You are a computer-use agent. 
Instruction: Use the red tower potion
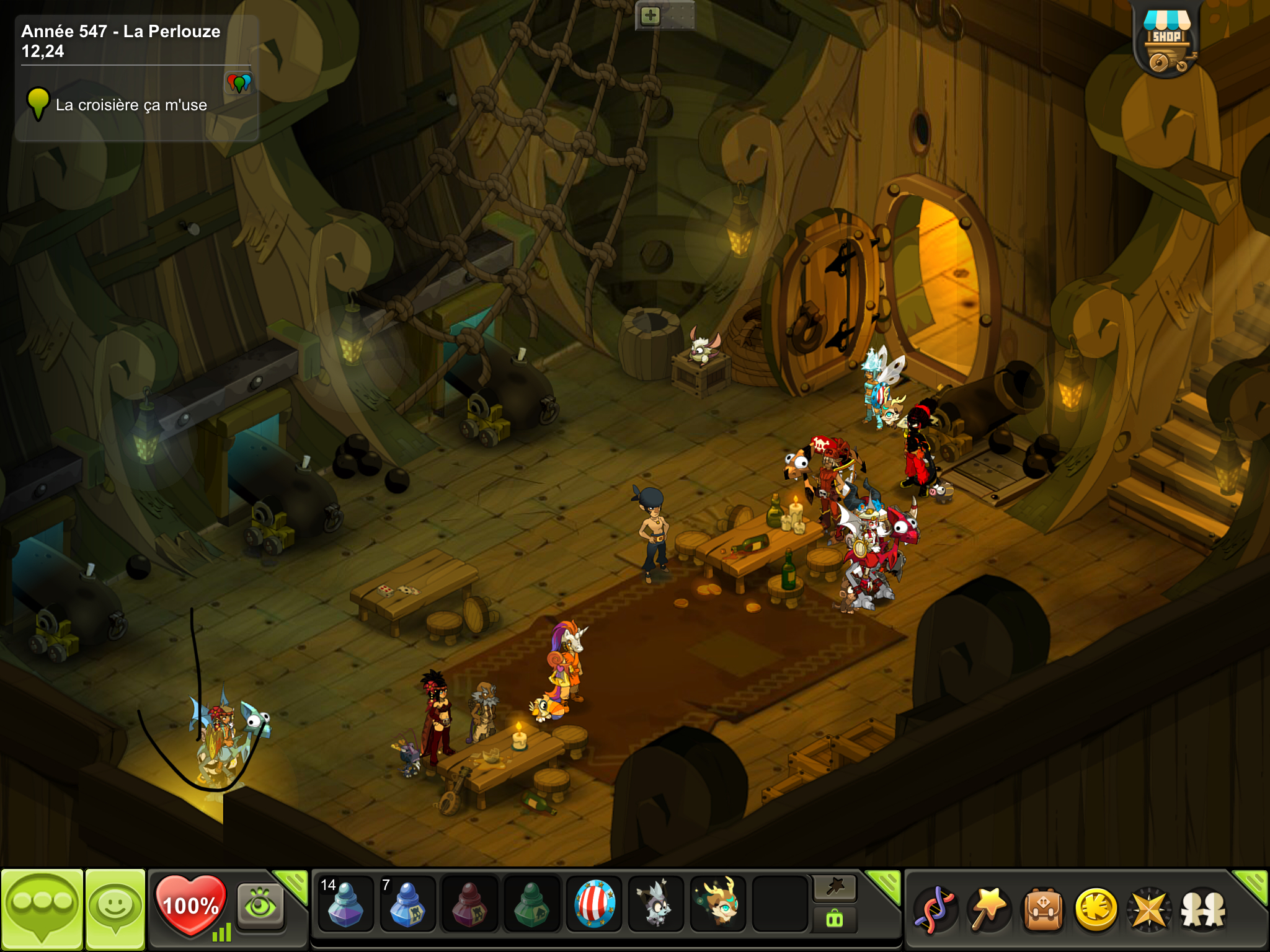pos(469,905)
